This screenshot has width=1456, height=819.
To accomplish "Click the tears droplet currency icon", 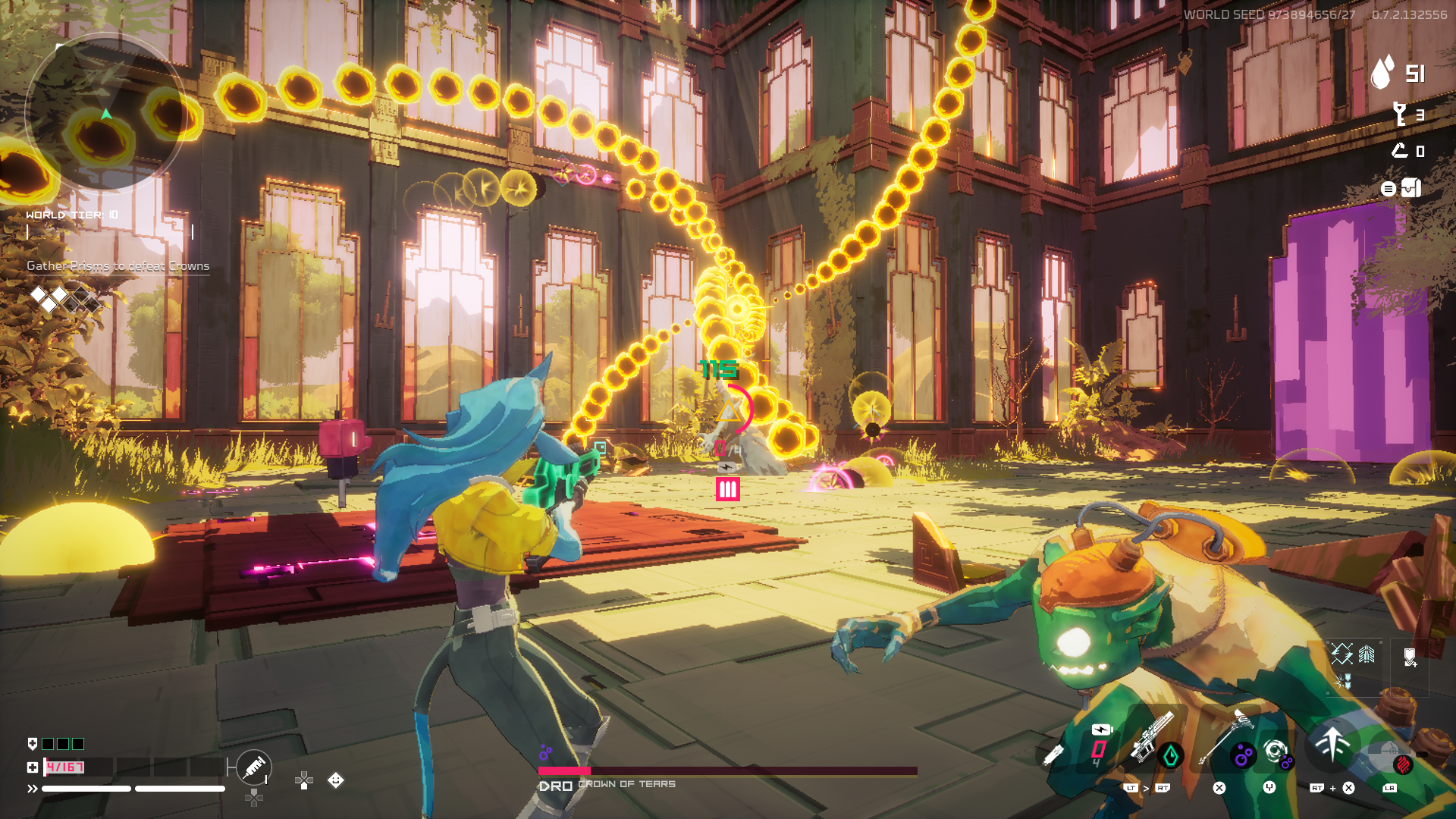I will (x=1383, y=73).
